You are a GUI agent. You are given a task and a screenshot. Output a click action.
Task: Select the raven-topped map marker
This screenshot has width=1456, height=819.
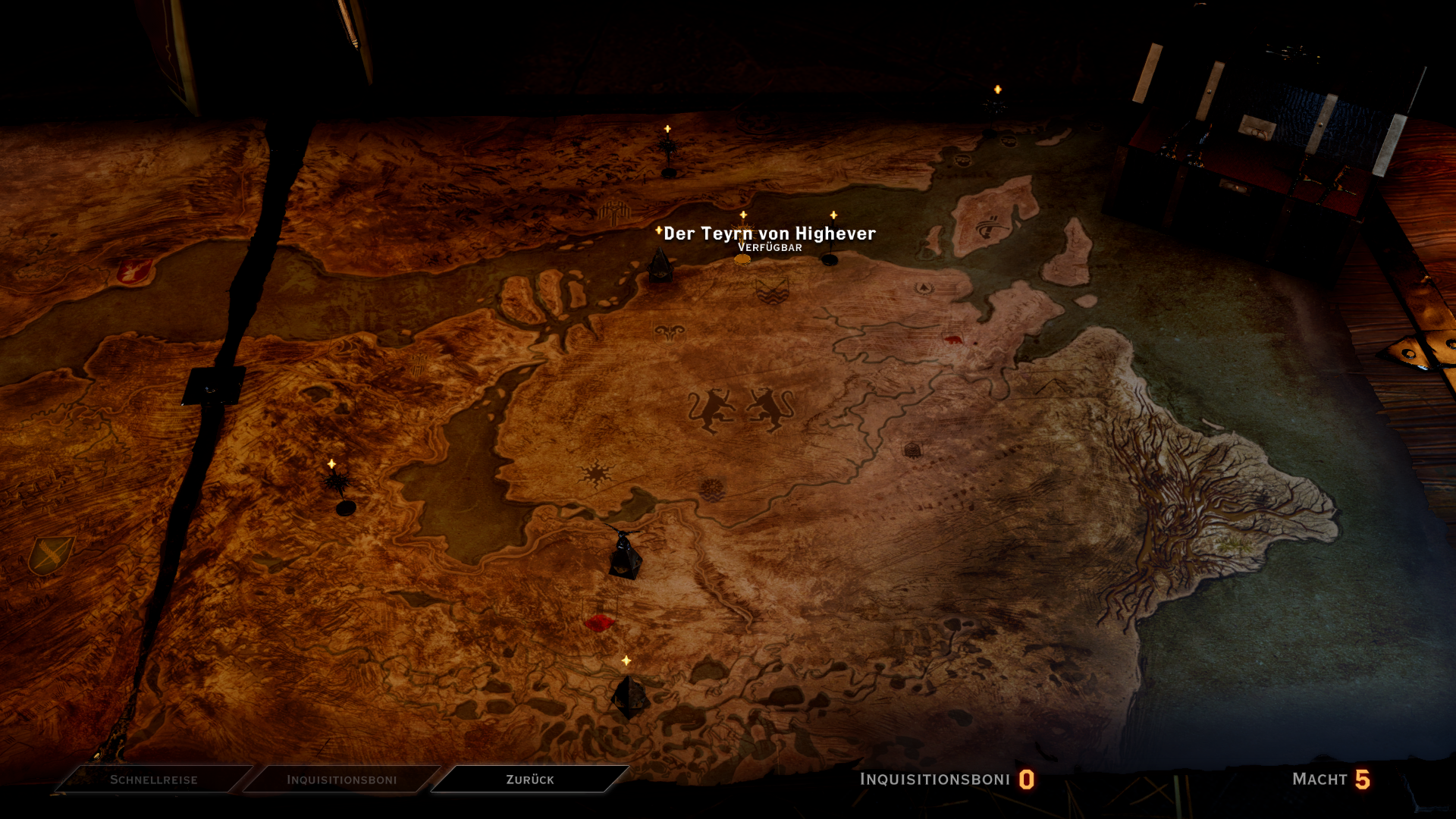tap(625, 554)
